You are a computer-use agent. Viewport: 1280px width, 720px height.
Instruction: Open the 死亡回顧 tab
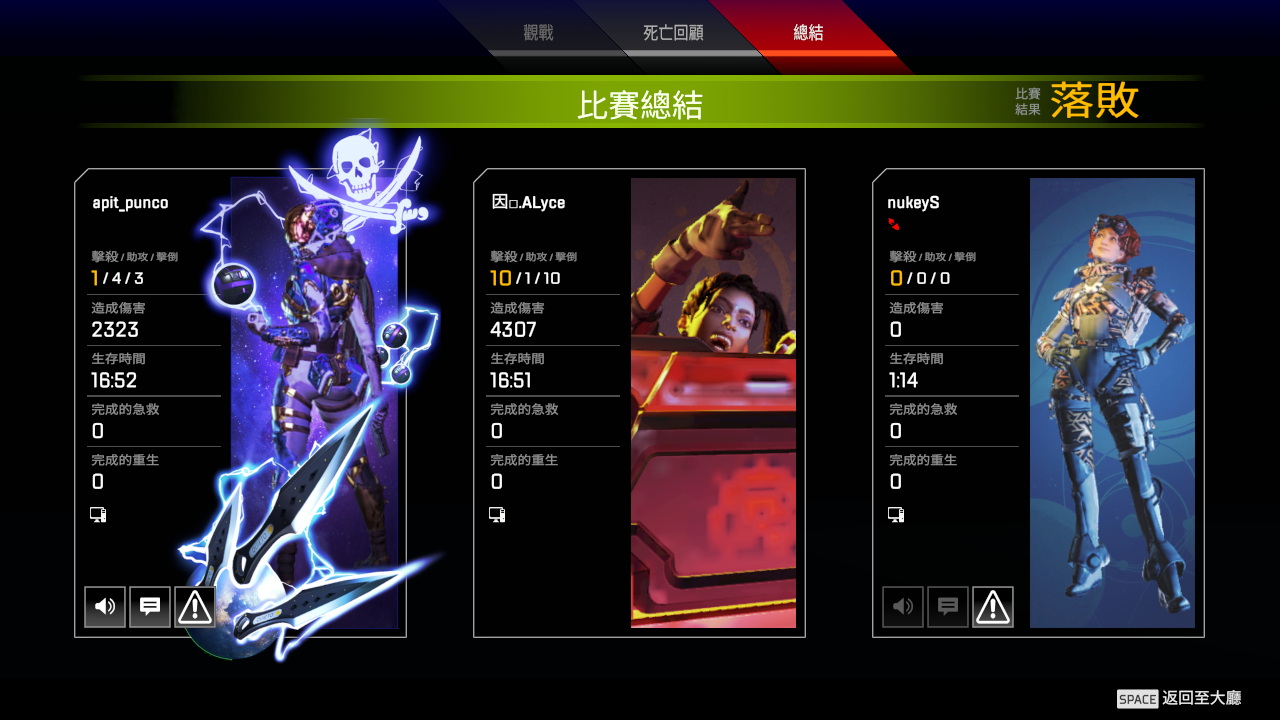coord(672,31)
